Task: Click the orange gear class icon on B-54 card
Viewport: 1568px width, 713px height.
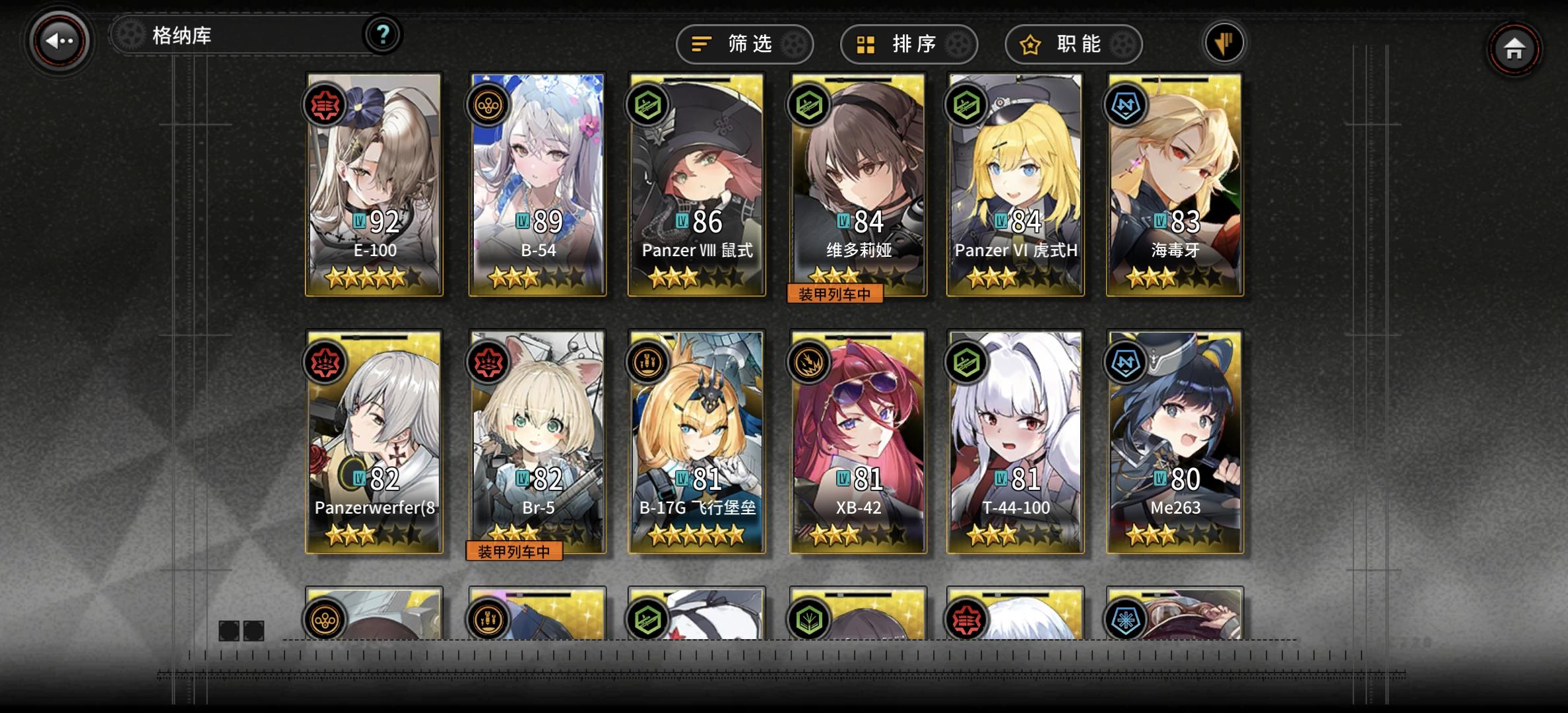Action: click(487, 104)
